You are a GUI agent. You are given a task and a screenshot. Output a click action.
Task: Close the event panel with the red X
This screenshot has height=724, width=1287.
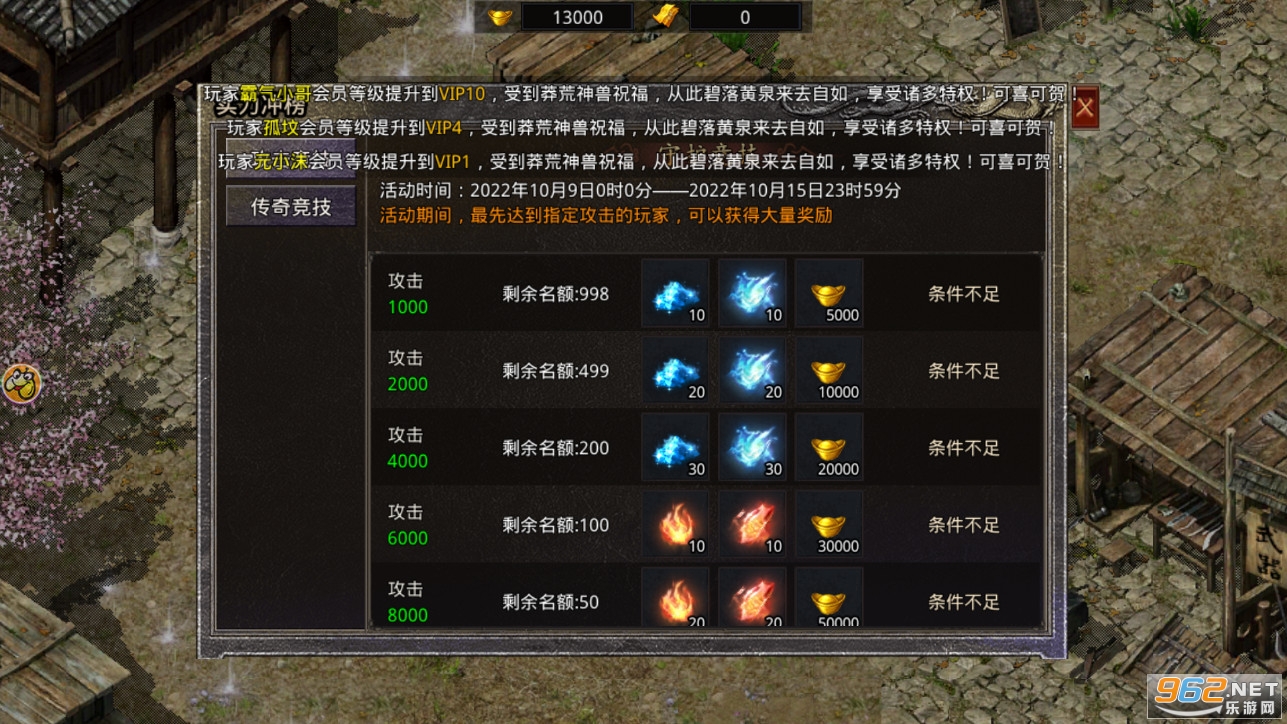(x=1085, y=109)
